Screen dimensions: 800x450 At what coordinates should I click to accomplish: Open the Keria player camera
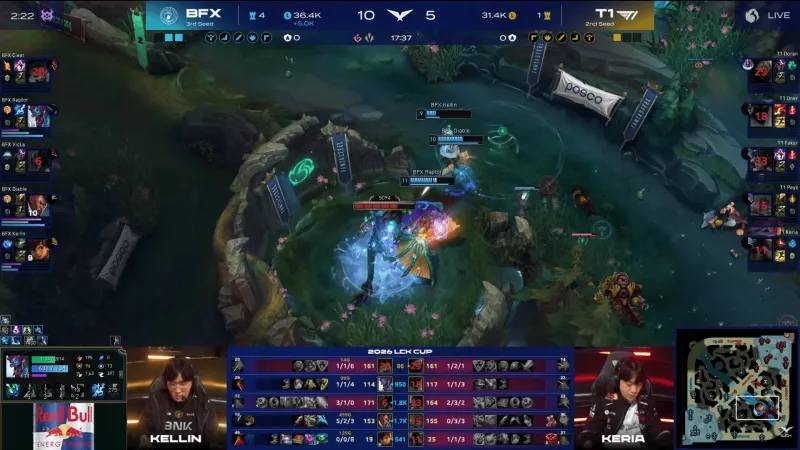pyautogui.click(x=622, y=396)
